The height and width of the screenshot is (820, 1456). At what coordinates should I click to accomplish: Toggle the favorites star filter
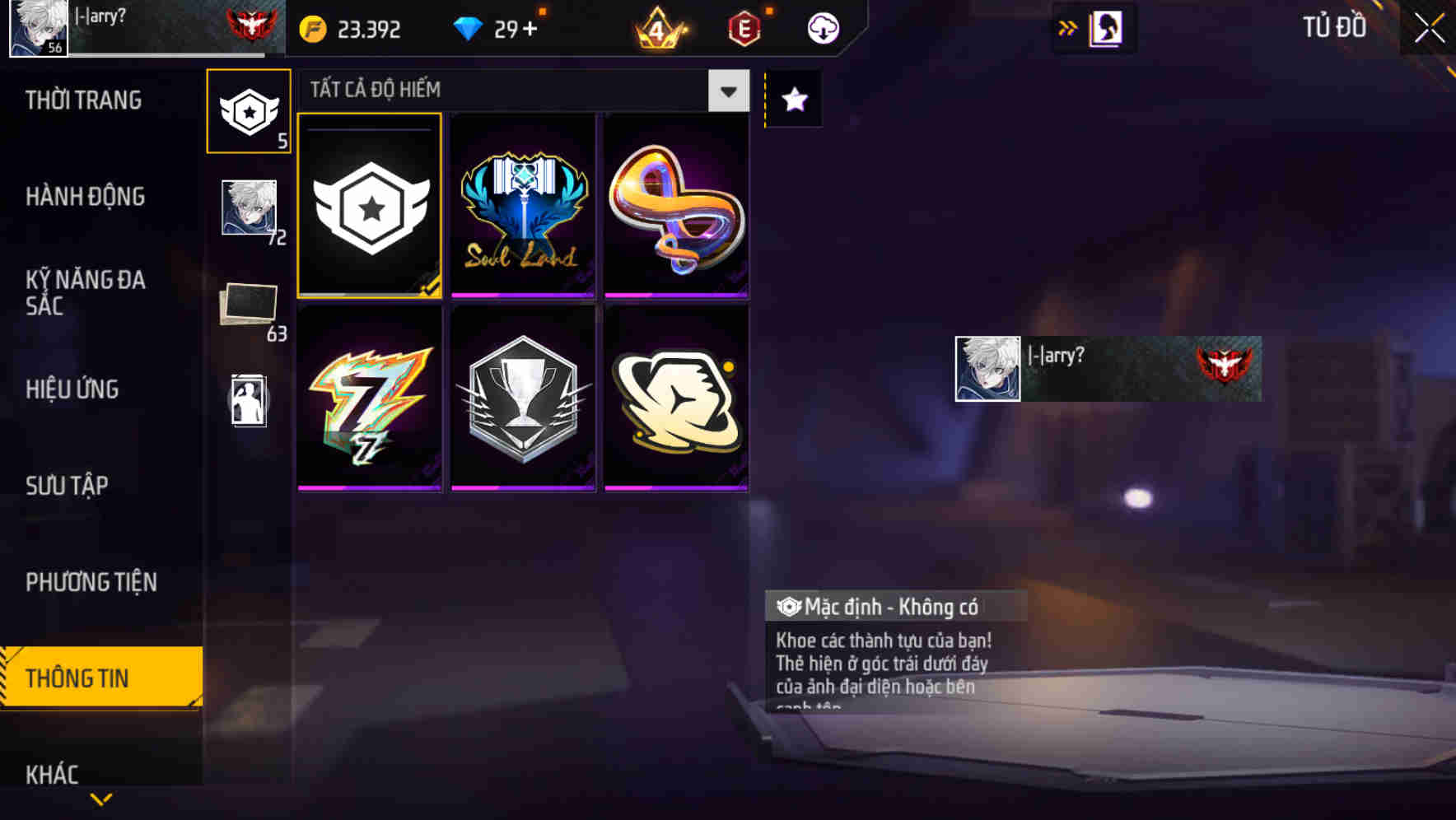click(x=792, y=100)
